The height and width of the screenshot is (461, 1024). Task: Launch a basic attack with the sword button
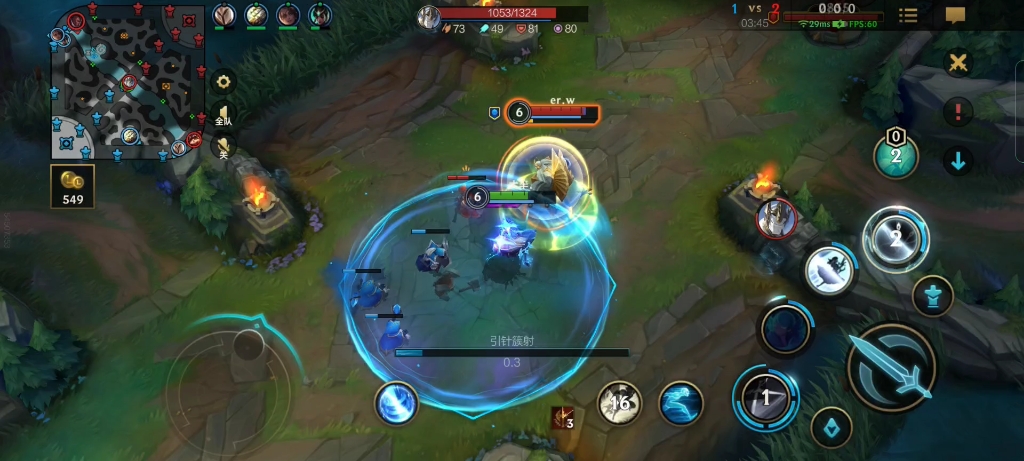891,367
